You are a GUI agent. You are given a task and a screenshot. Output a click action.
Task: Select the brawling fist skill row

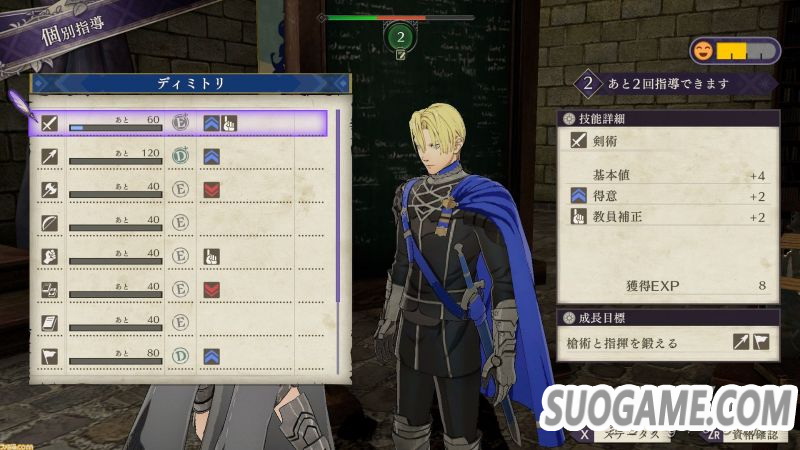click(180, 256)
